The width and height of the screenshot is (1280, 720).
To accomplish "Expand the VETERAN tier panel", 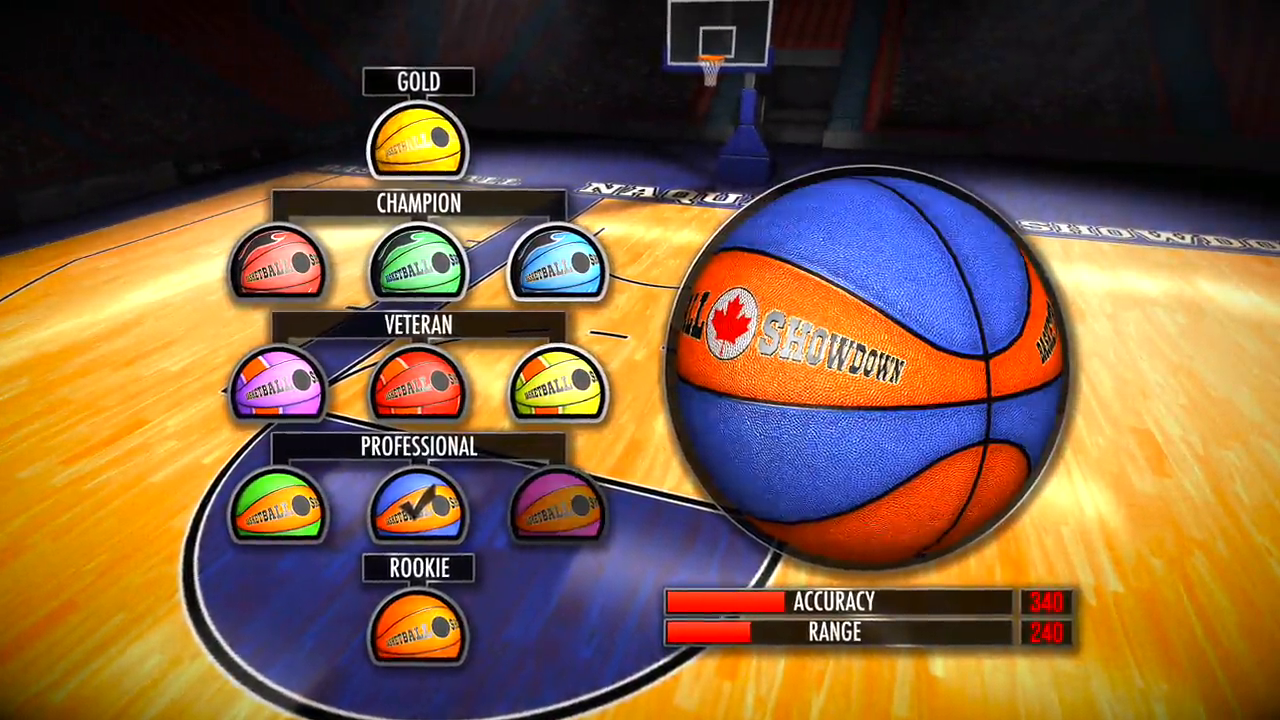I will tap(420, 325).
